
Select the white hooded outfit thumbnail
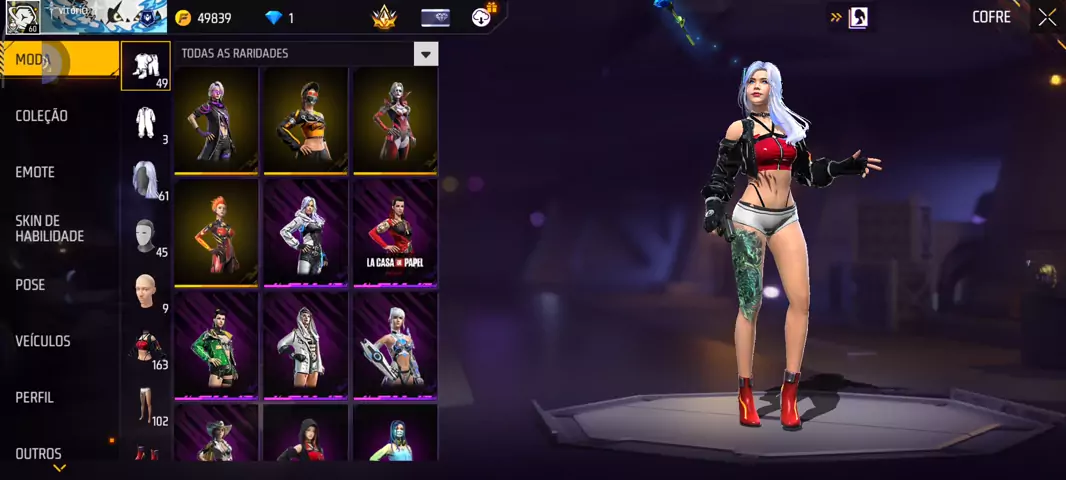point(305,343)
